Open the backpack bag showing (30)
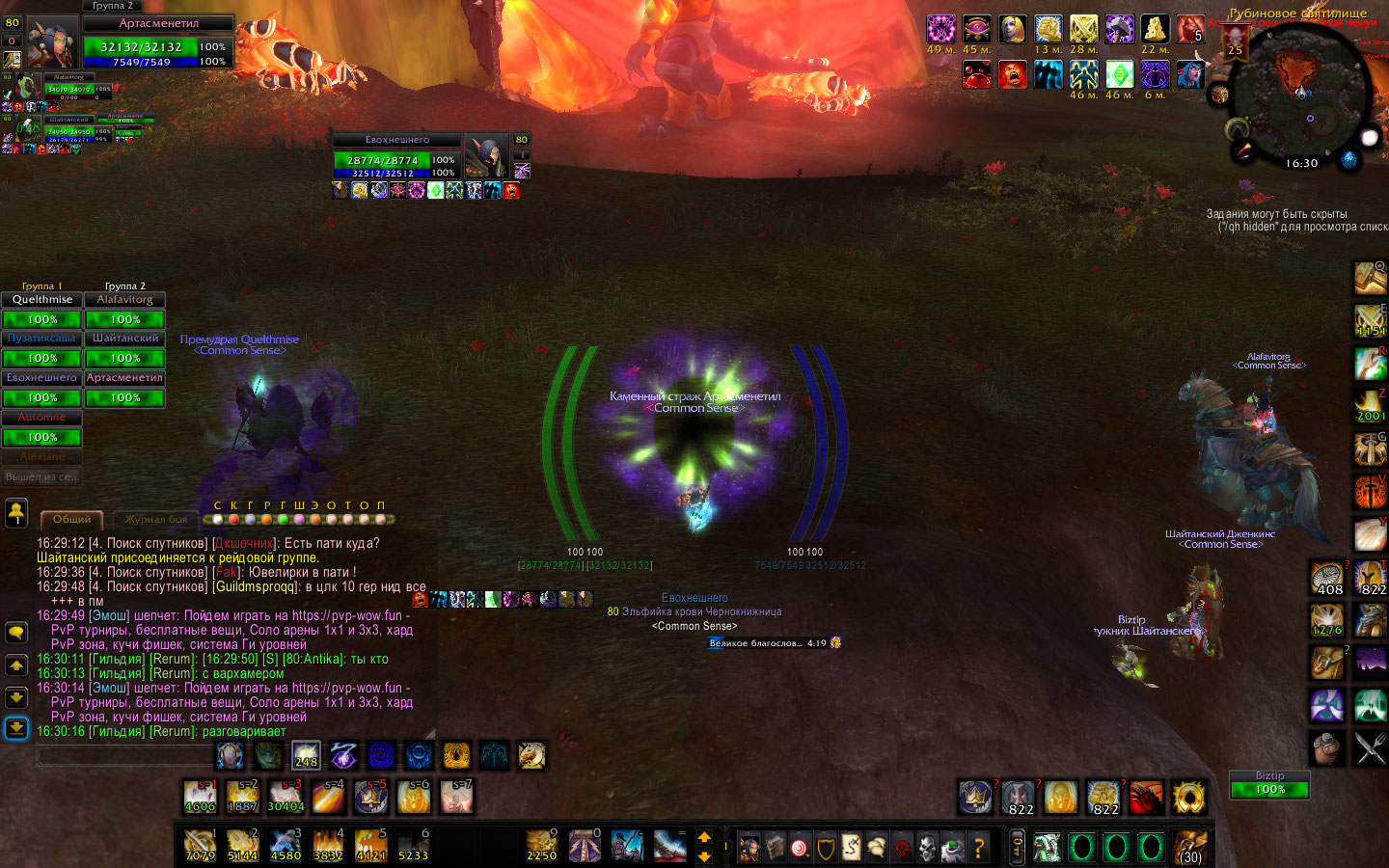The height and width of the screenshot is (868, 1389). (x=1192, y=847)
